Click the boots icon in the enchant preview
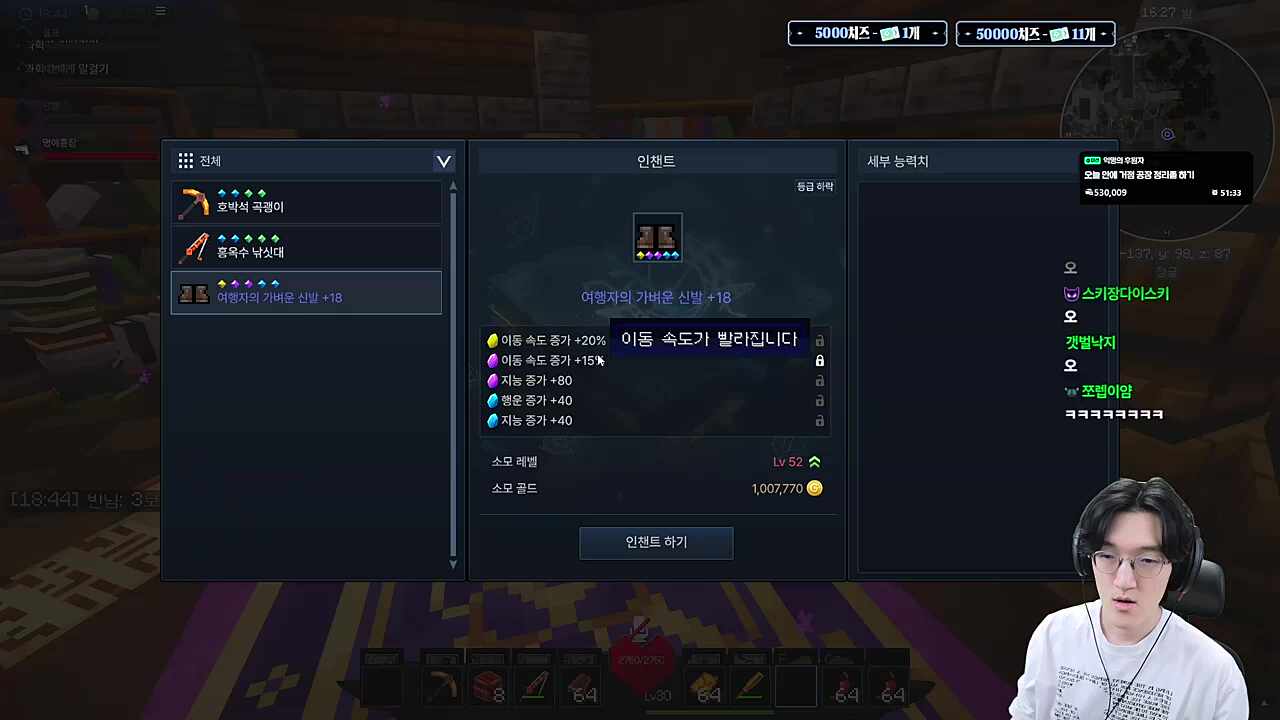This screenshot has width=1280, height=720. 657,238
